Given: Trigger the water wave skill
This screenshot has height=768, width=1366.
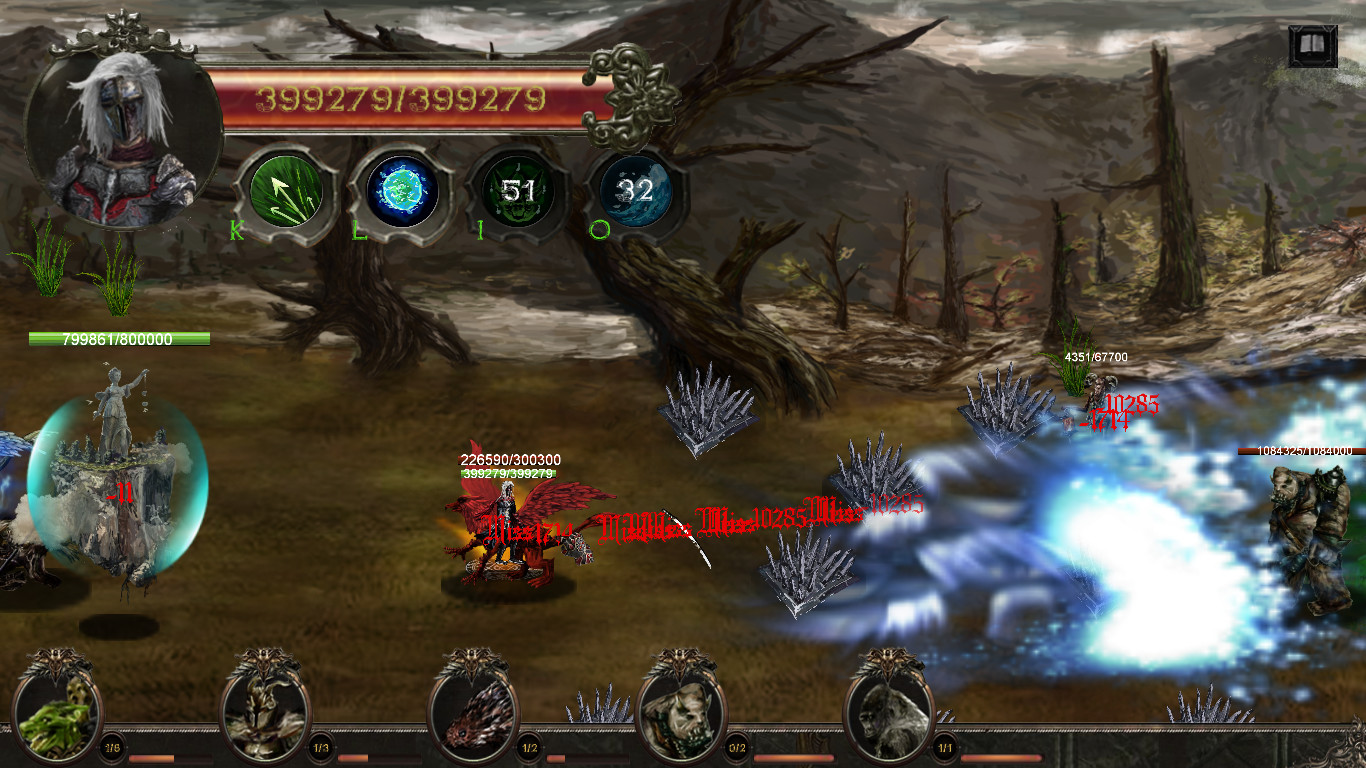Looking at the screenshot, I should [x=635, y=191].
